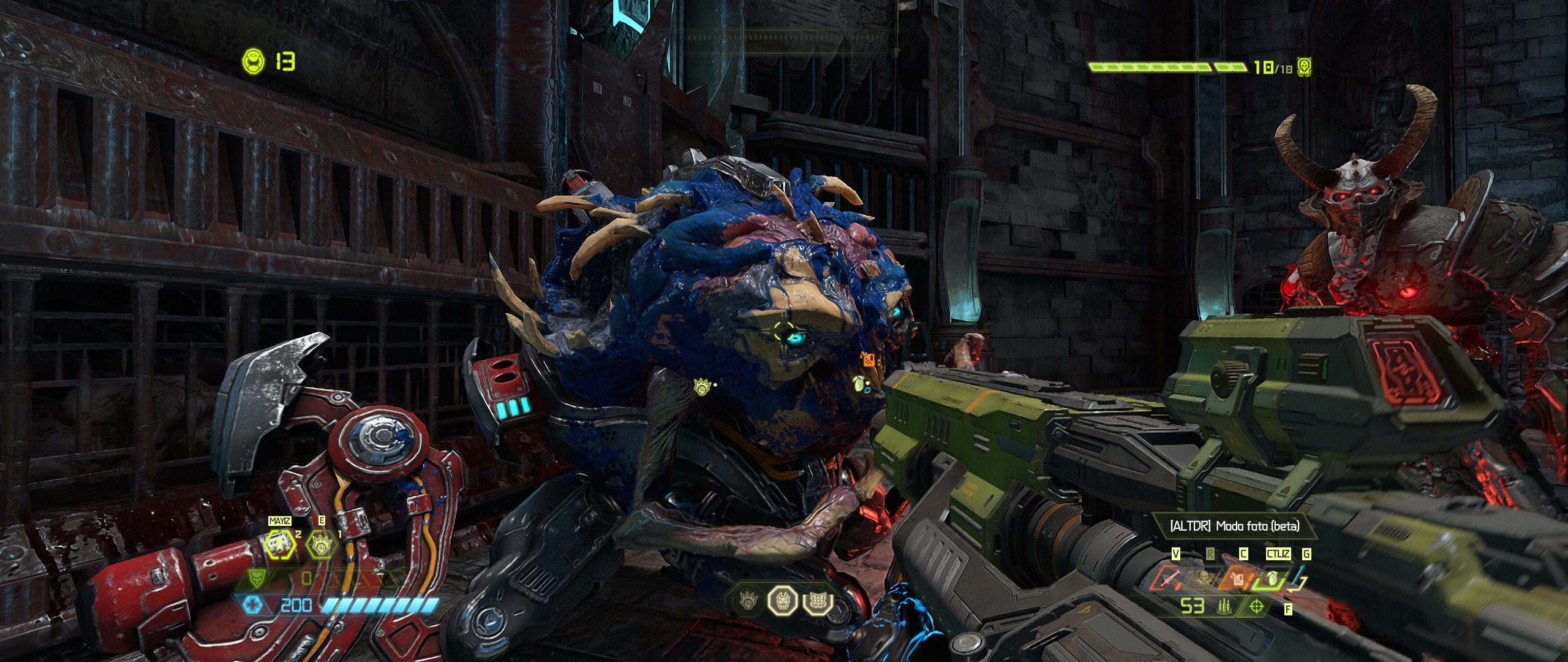Viewport: 1568px width, 662px height.
Task: Click the demon skull counter icon
Action: coord(1303,67)
